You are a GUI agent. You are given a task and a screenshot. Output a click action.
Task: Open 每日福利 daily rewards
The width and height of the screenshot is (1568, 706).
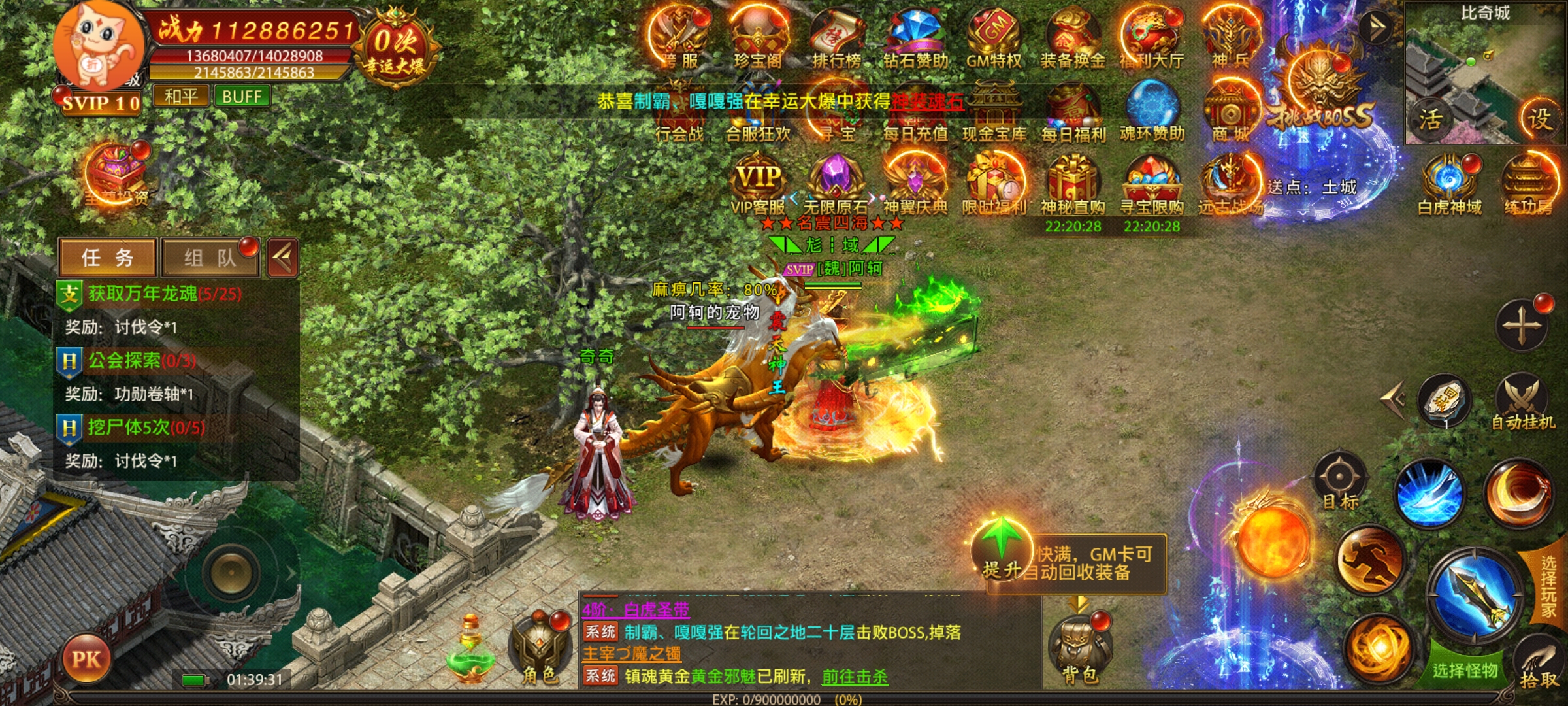click(x=1073, y=112)
